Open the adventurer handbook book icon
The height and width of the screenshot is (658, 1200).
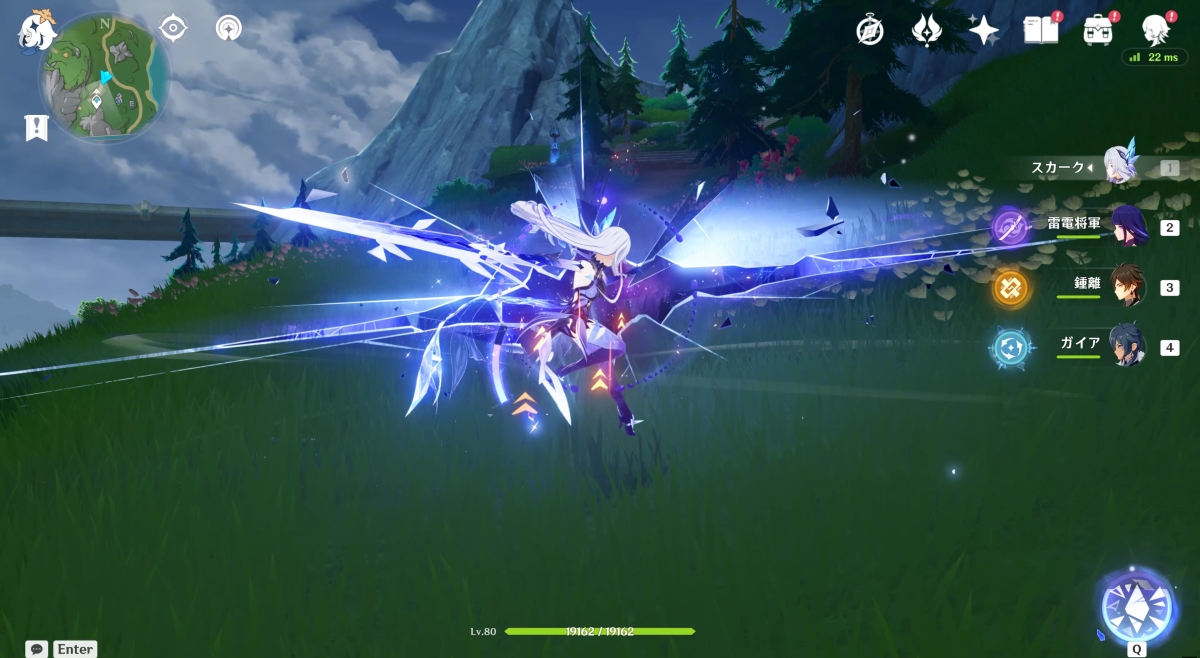1040,30
